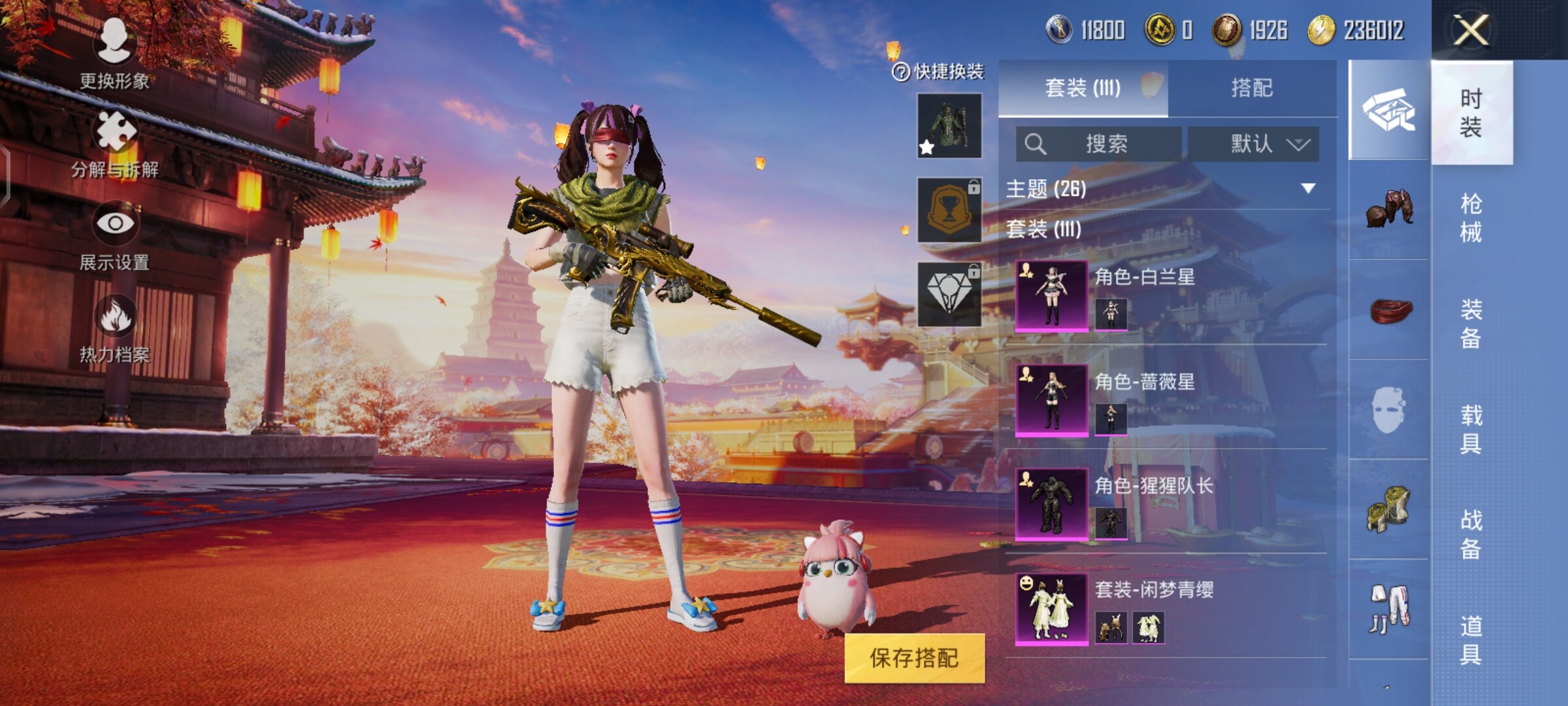Close the wardrobe screen with X
The height and width of the screenshot is (706, 1568).
(x=1471, y=30)
